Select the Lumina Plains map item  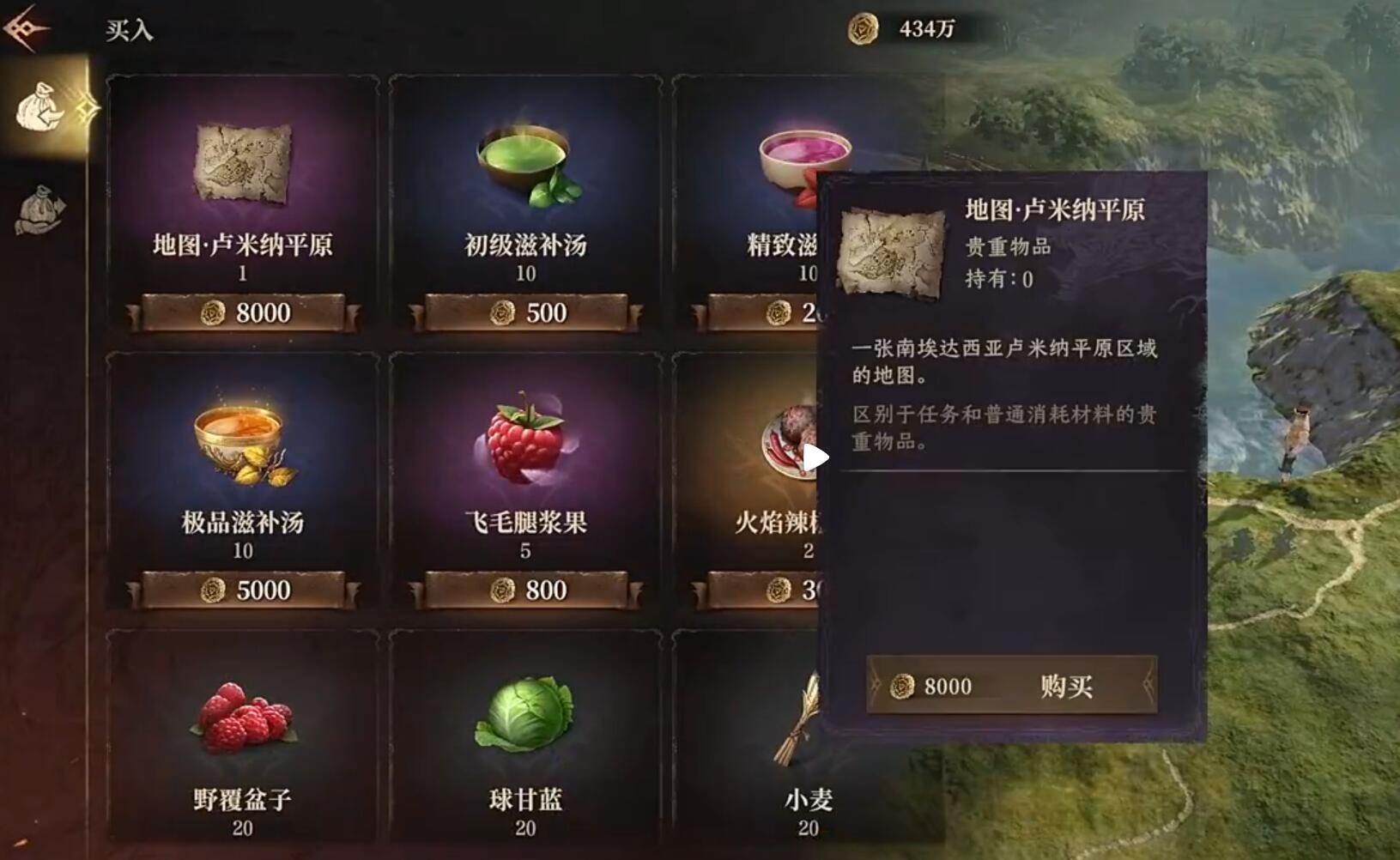[x=243, y=203]
